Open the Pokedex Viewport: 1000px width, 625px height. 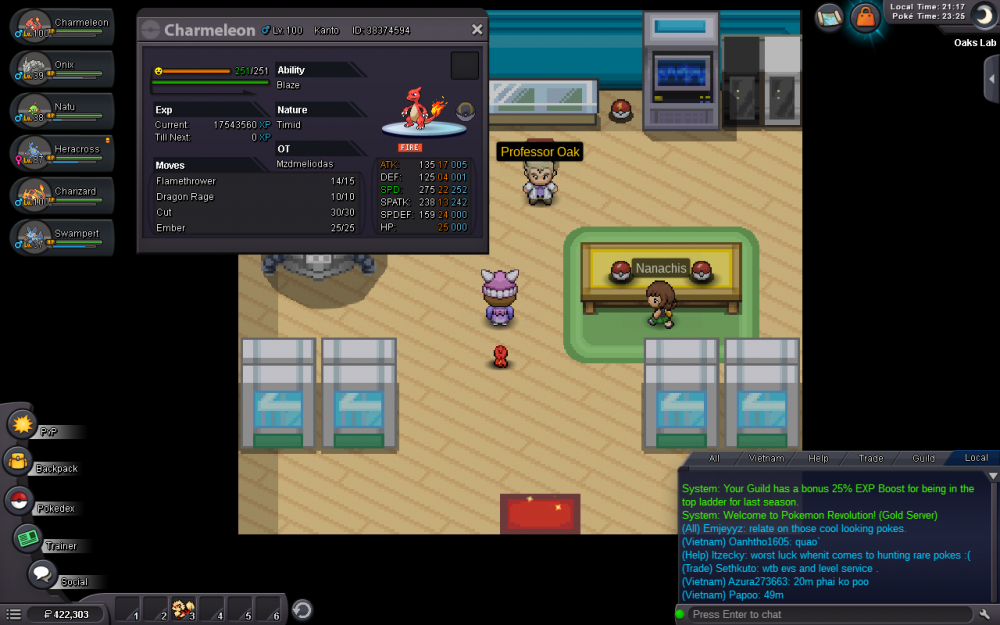tap(20, 501)
